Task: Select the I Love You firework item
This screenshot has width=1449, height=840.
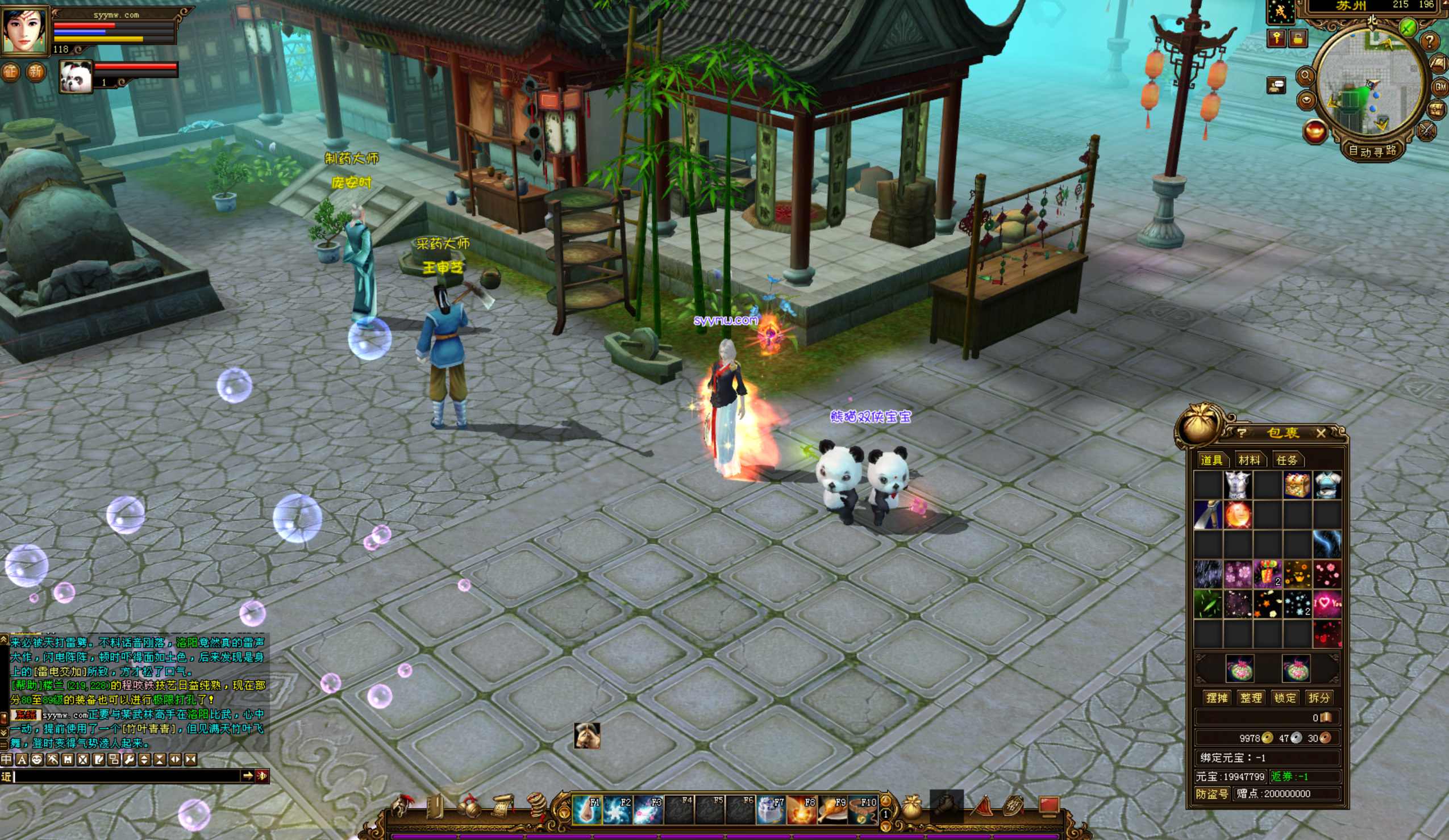Action: coord(1327,604)
